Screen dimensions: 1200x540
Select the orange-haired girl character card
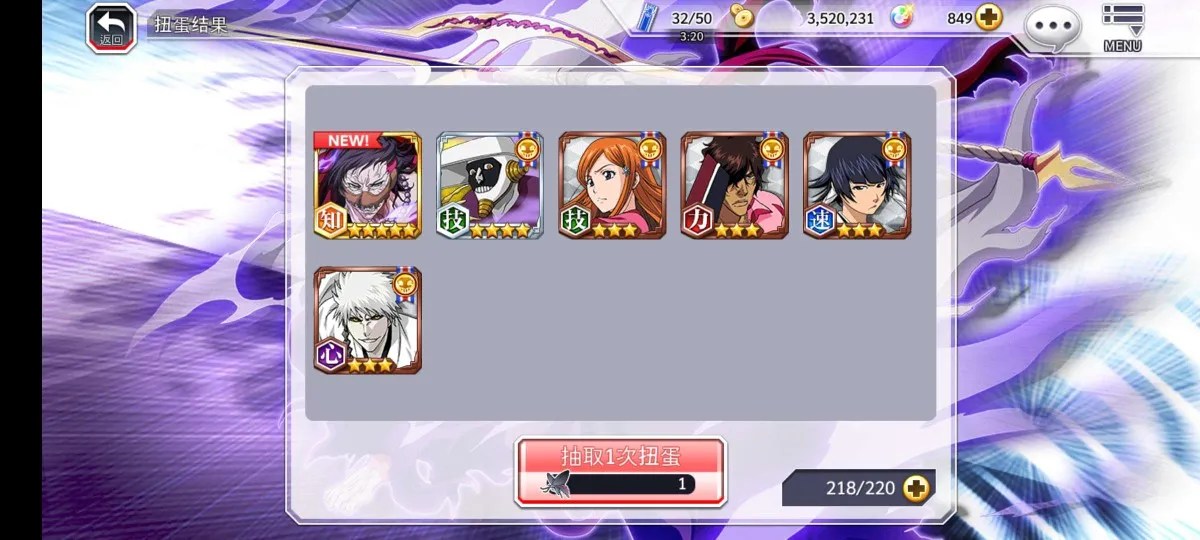pyautogui.click(x=612, y=185)
